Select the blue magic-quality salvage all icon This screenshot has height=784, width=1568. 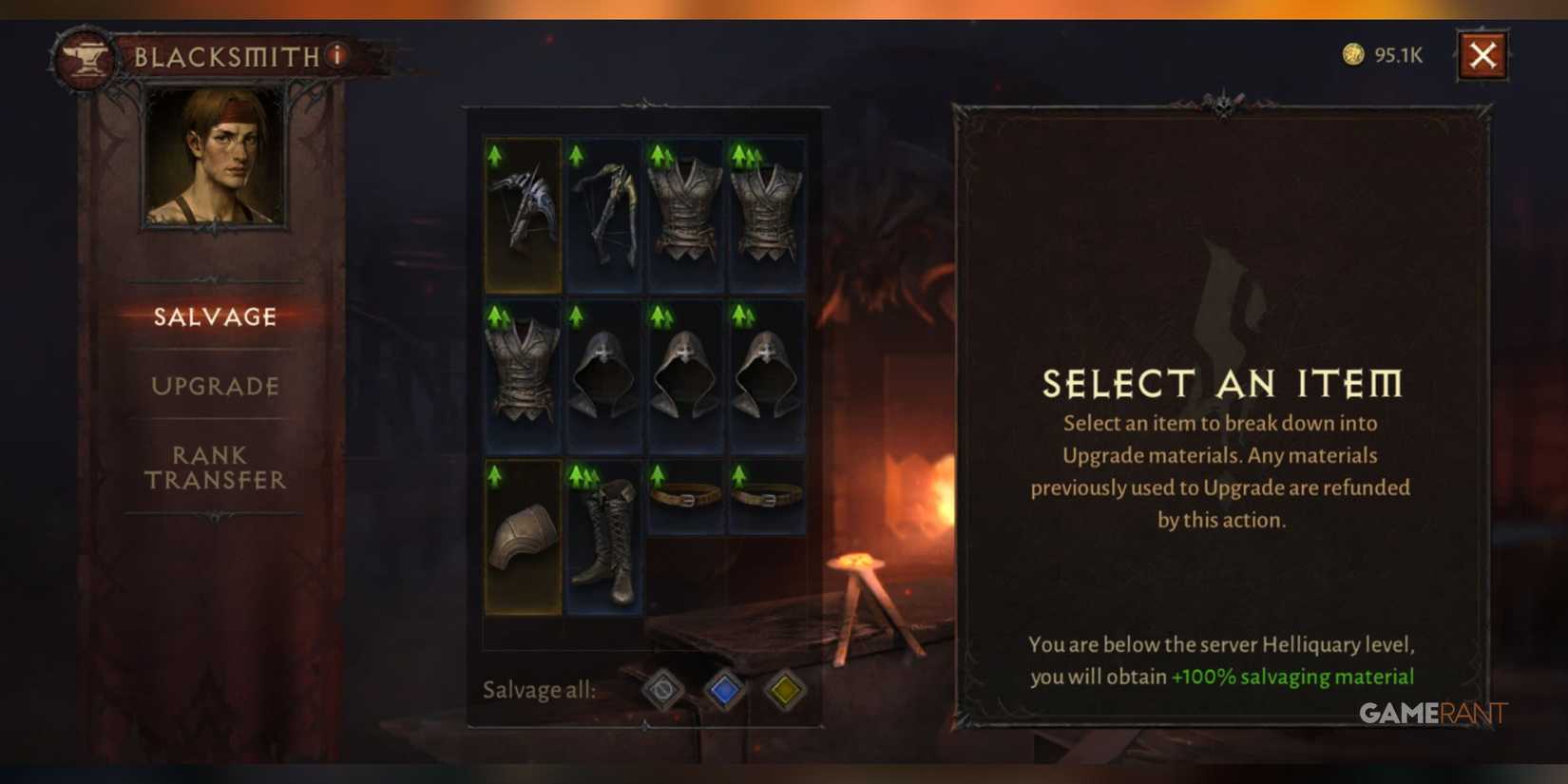tap(724, 693)
